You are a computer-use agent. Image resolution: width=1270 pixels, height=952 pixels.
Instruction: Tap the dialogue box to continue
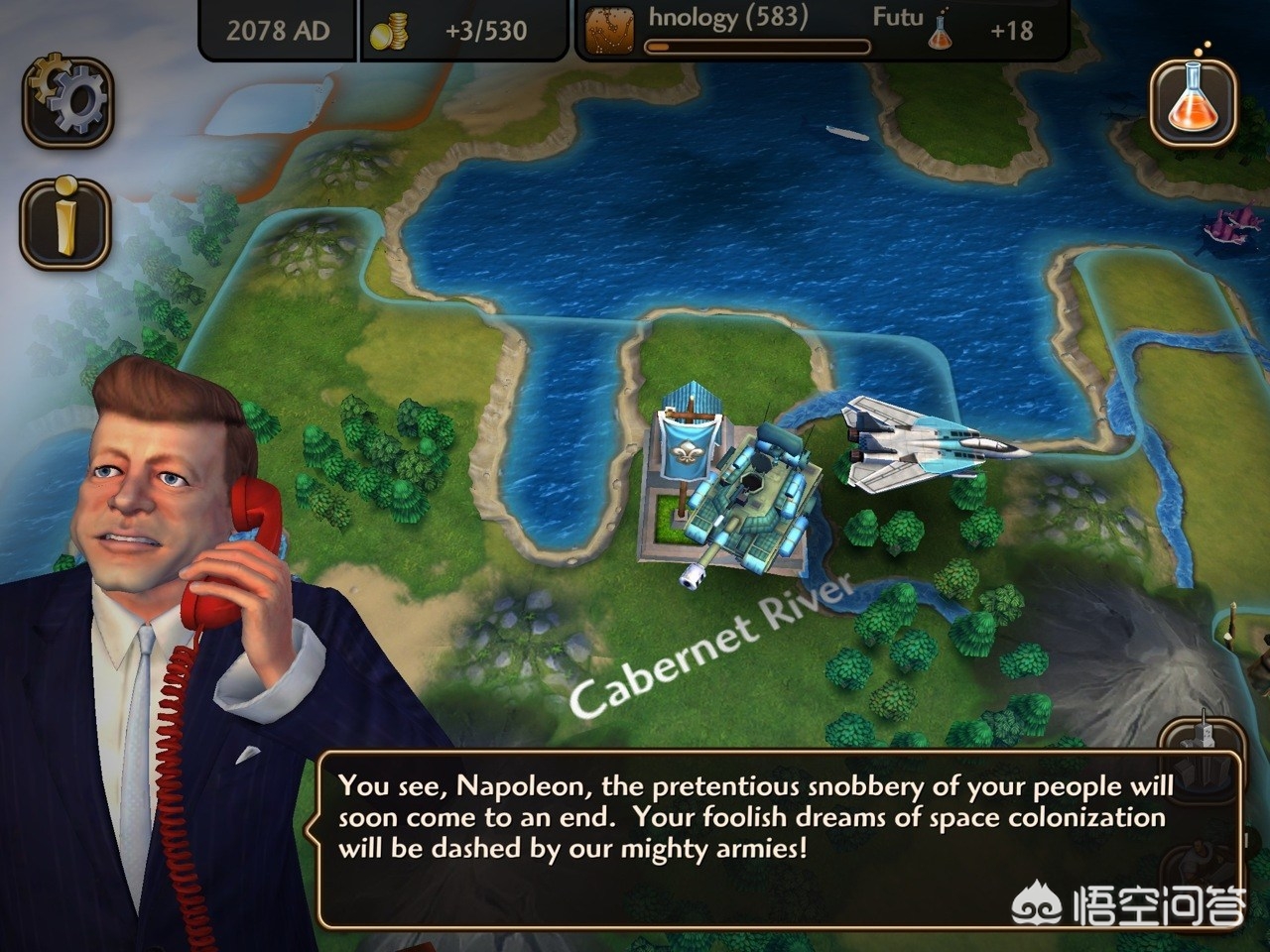pyautogui.click(x=779, y=839)
